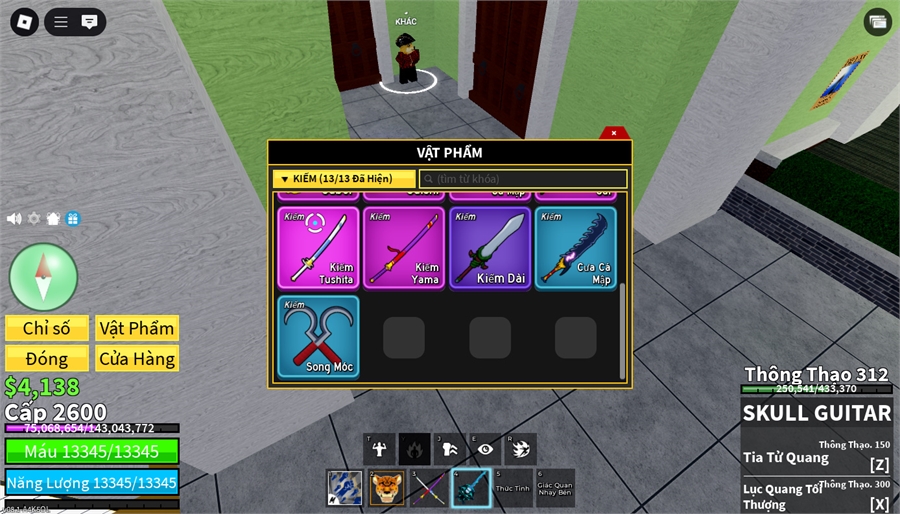Select the Kiếm Dài longsword
900x514 pixels.
pyautogui.click(x=490, y=248)
